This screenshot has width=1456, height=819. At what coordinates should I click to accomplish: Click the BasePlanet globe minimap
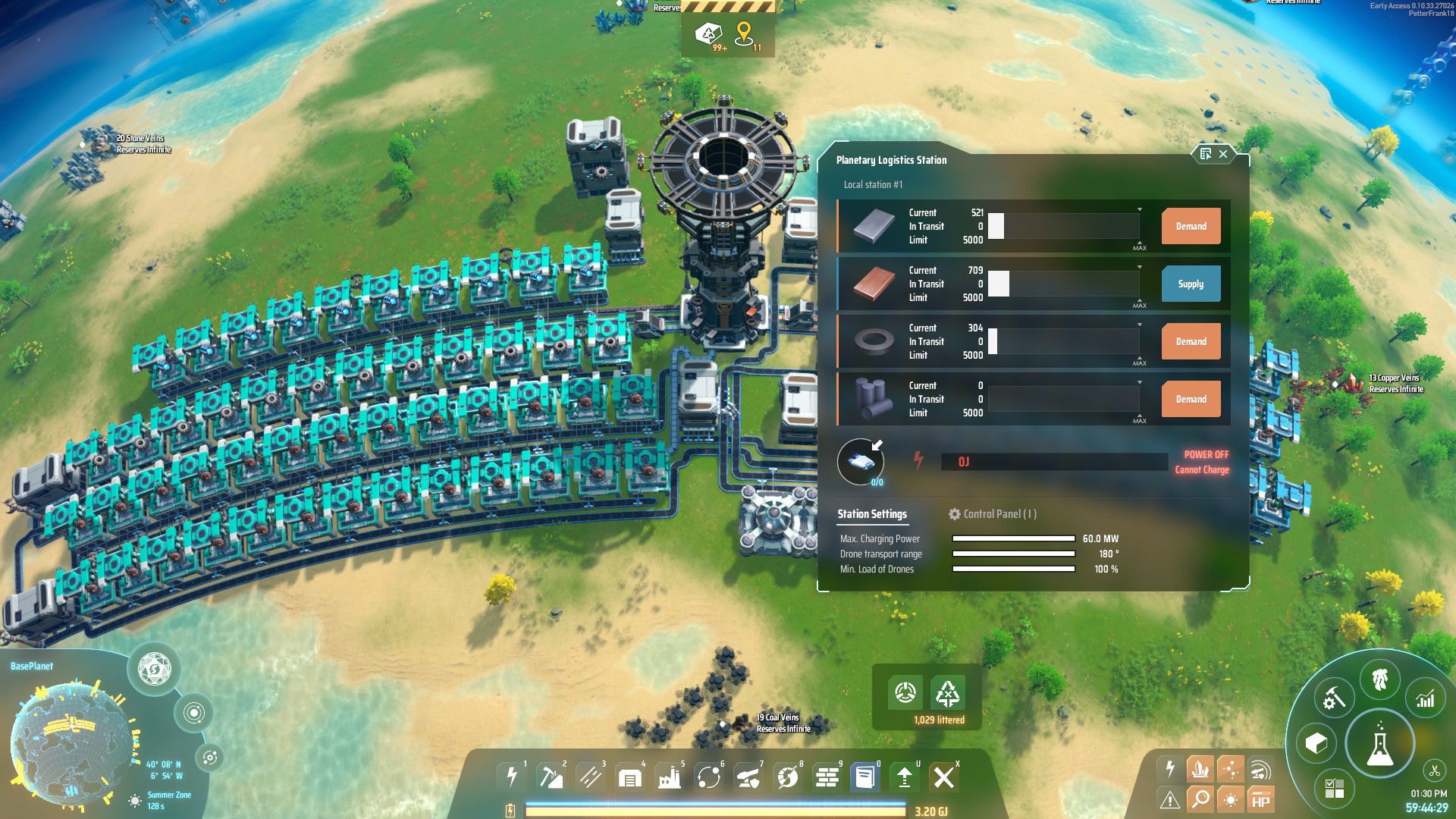pos(72,739)
